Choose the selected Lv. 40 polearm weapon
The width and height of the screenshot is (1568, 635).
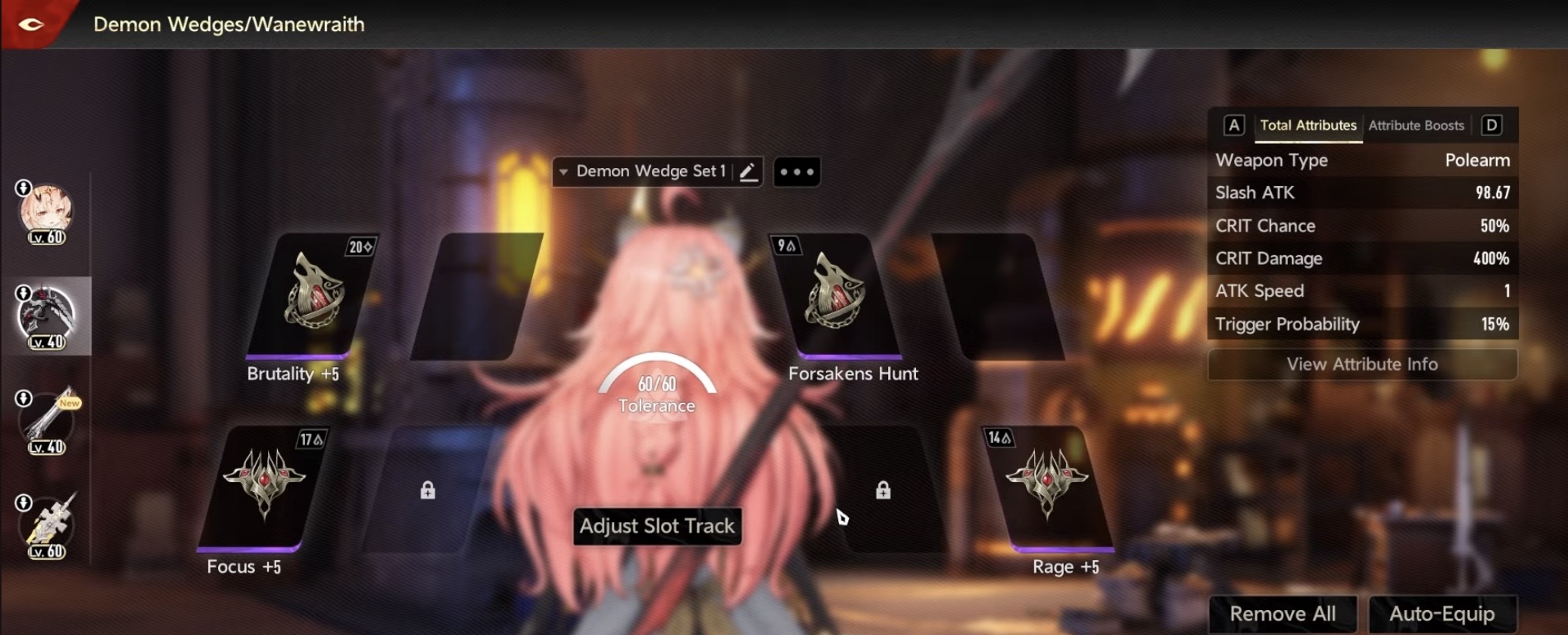47,316
